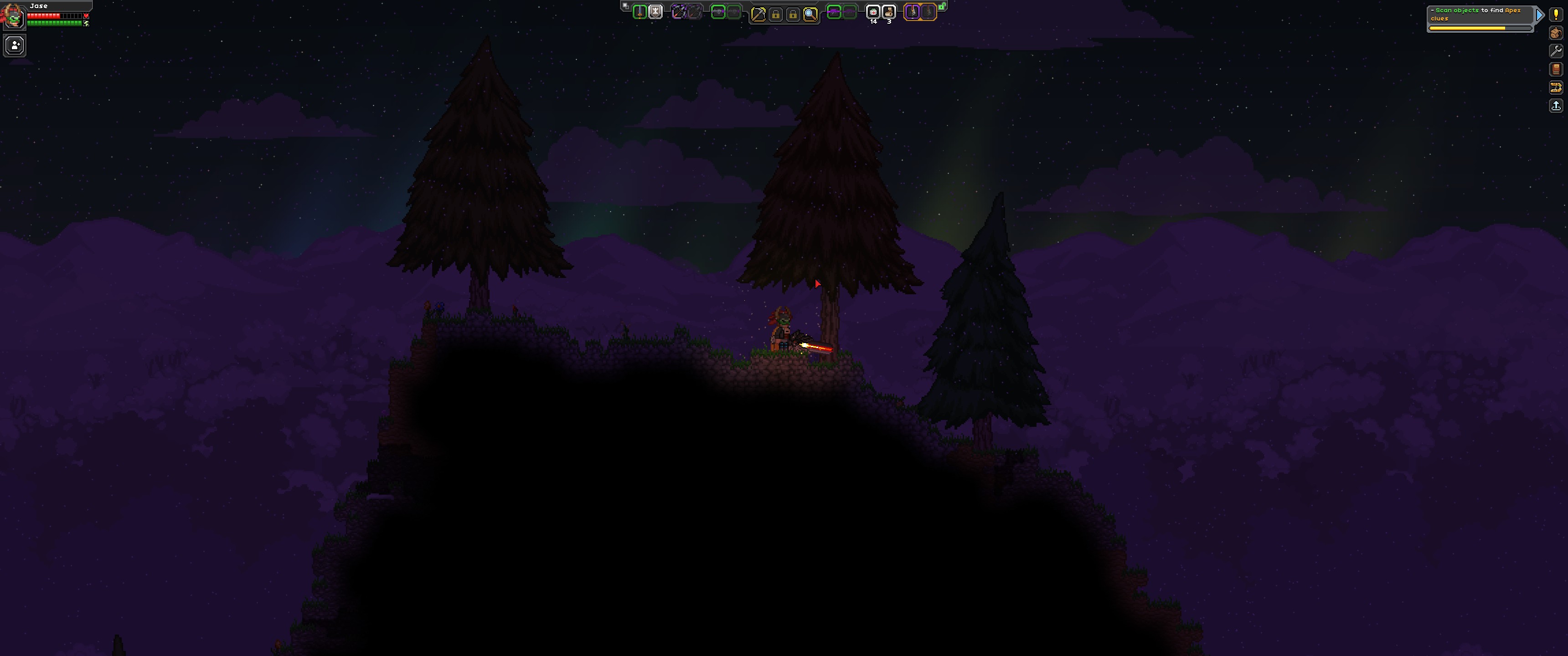
Task: Use the medkit slot showing 14
Action: [873, 11]
